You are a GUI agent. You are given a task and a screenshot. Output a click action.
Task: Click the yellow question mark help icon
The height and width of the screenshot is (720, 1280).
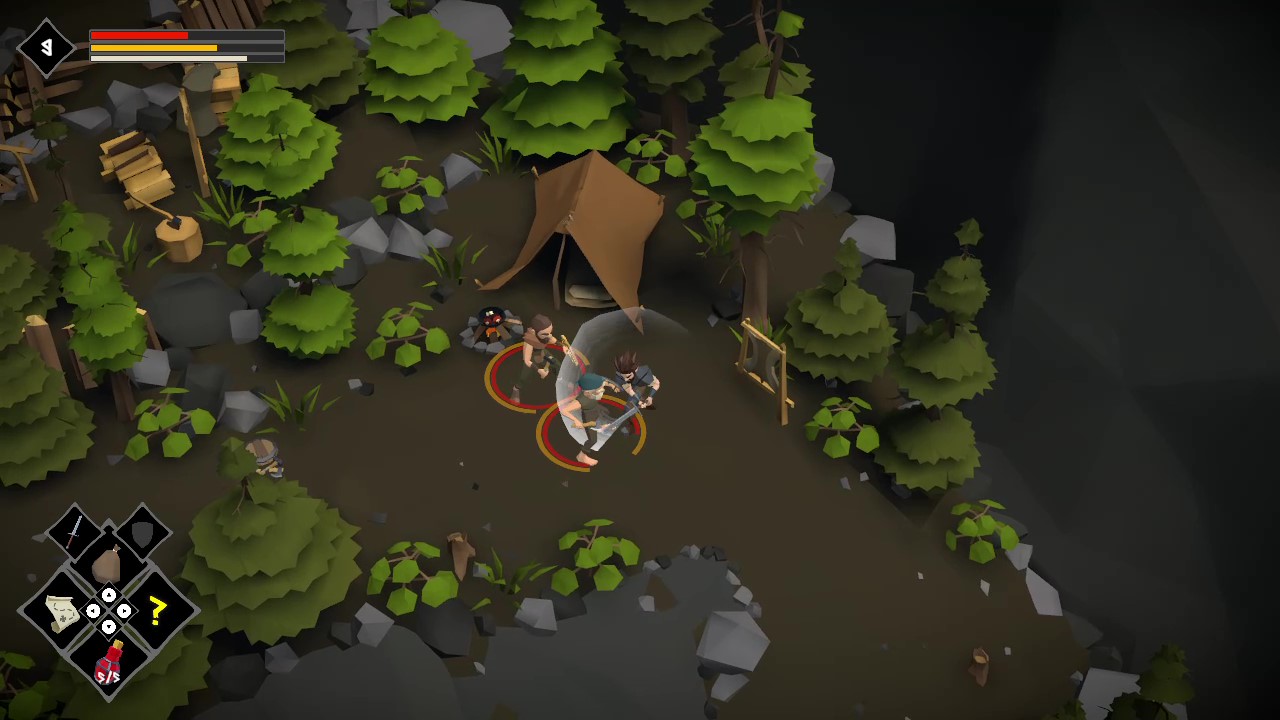point(156,610)
